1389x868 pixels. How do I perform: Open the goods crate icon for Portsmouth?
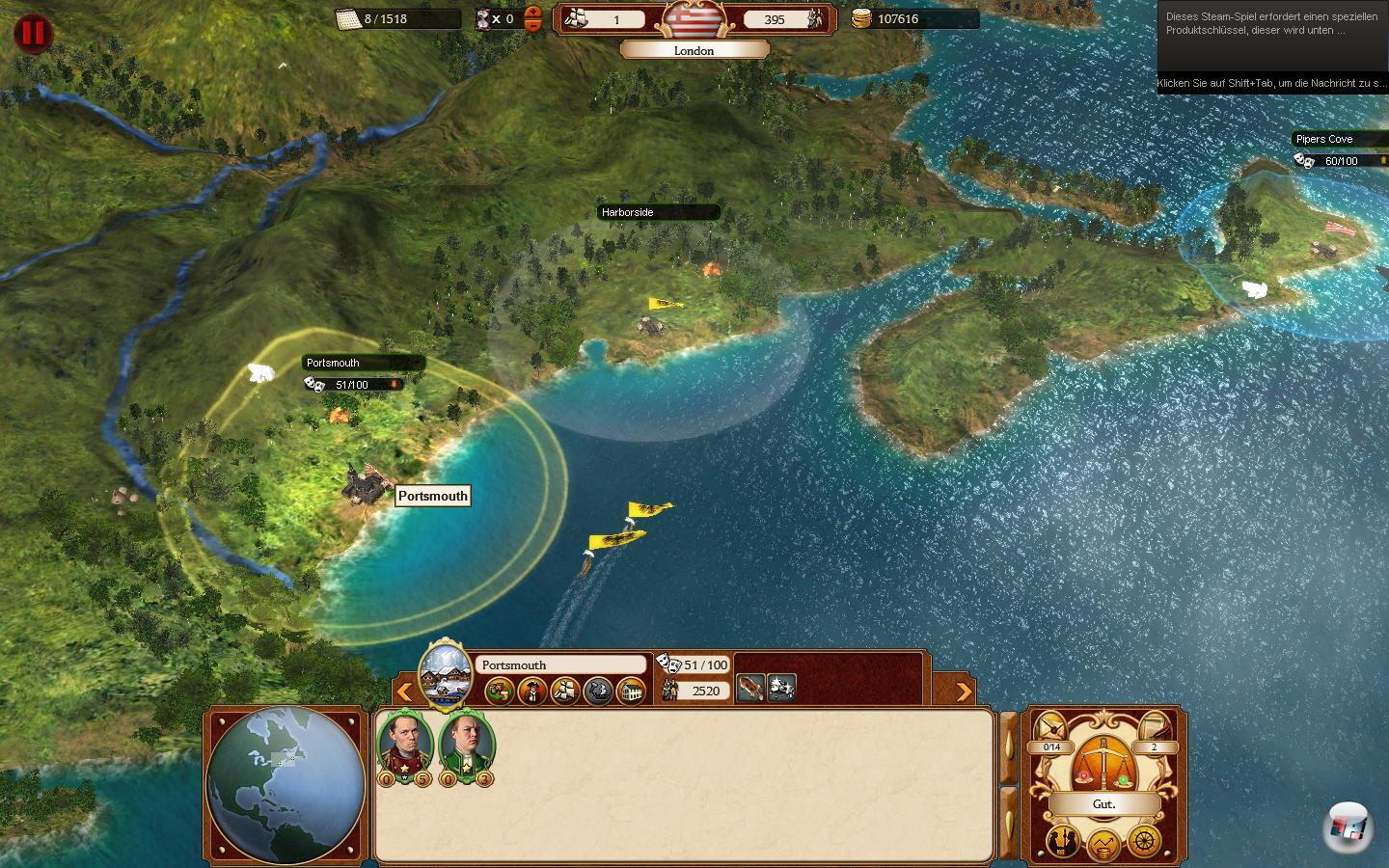click(x=500, y=691)
